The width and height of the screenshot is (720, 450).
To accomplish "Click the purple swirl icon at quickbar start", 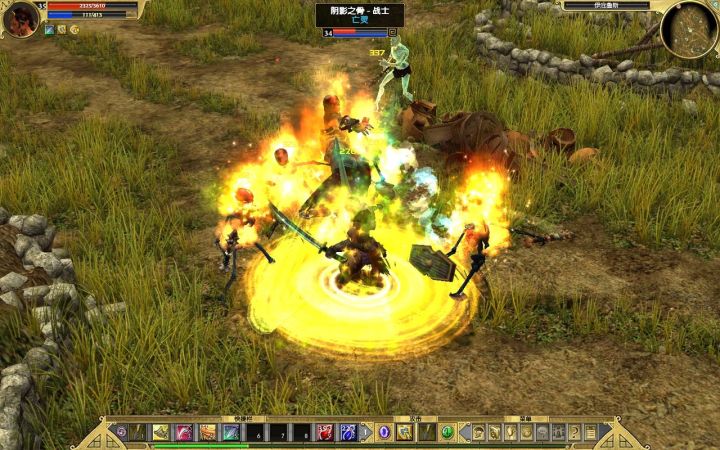I will 121,432.
